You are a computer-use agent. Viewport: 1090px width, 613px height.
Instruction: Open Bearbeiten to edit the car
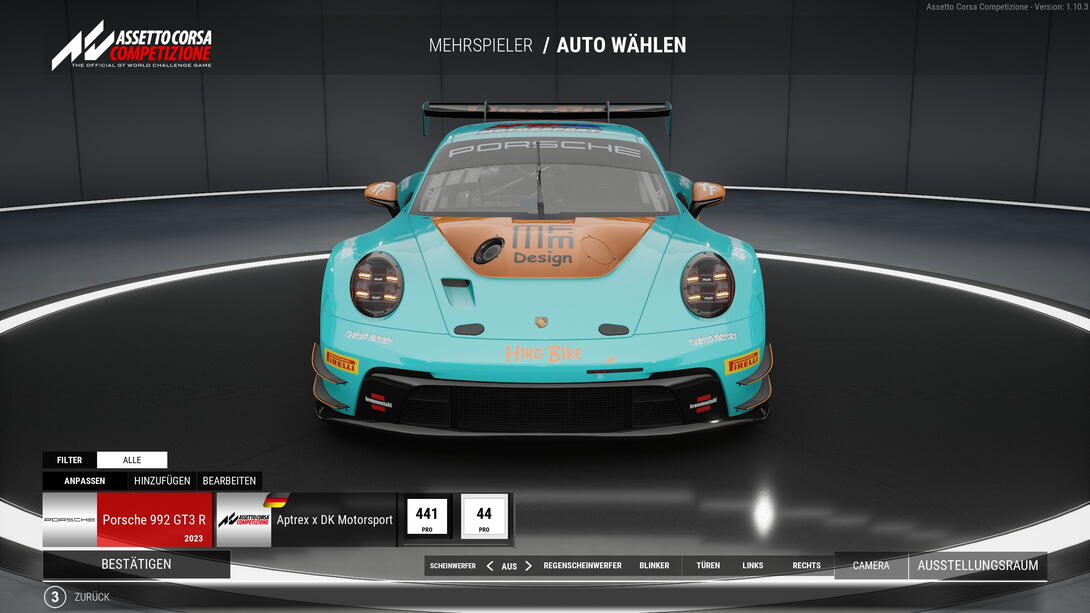229,481
